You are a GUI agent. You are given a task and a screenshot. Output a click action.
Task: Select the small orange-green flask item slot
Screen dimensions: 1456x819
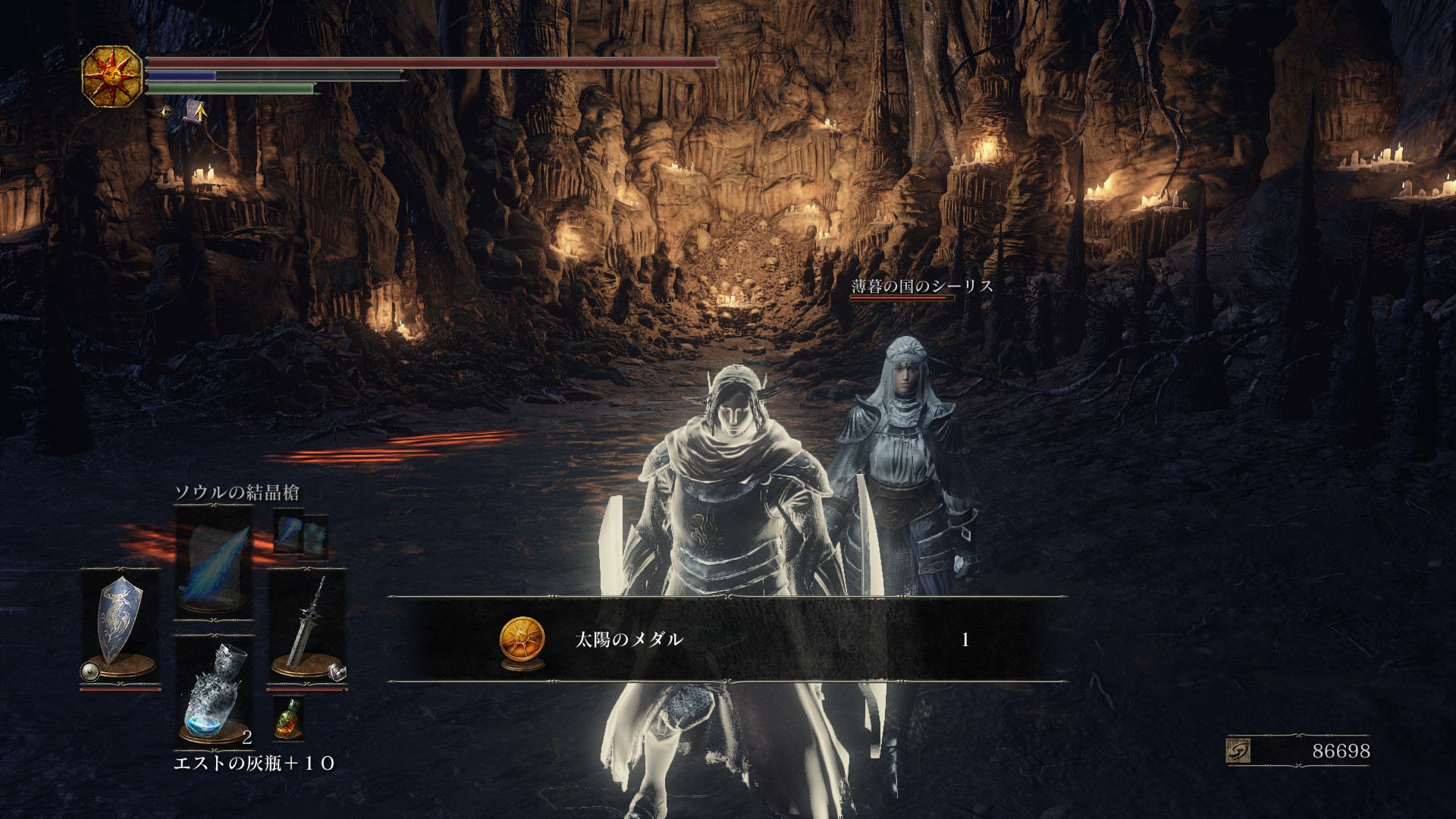(x=287, y=717)
